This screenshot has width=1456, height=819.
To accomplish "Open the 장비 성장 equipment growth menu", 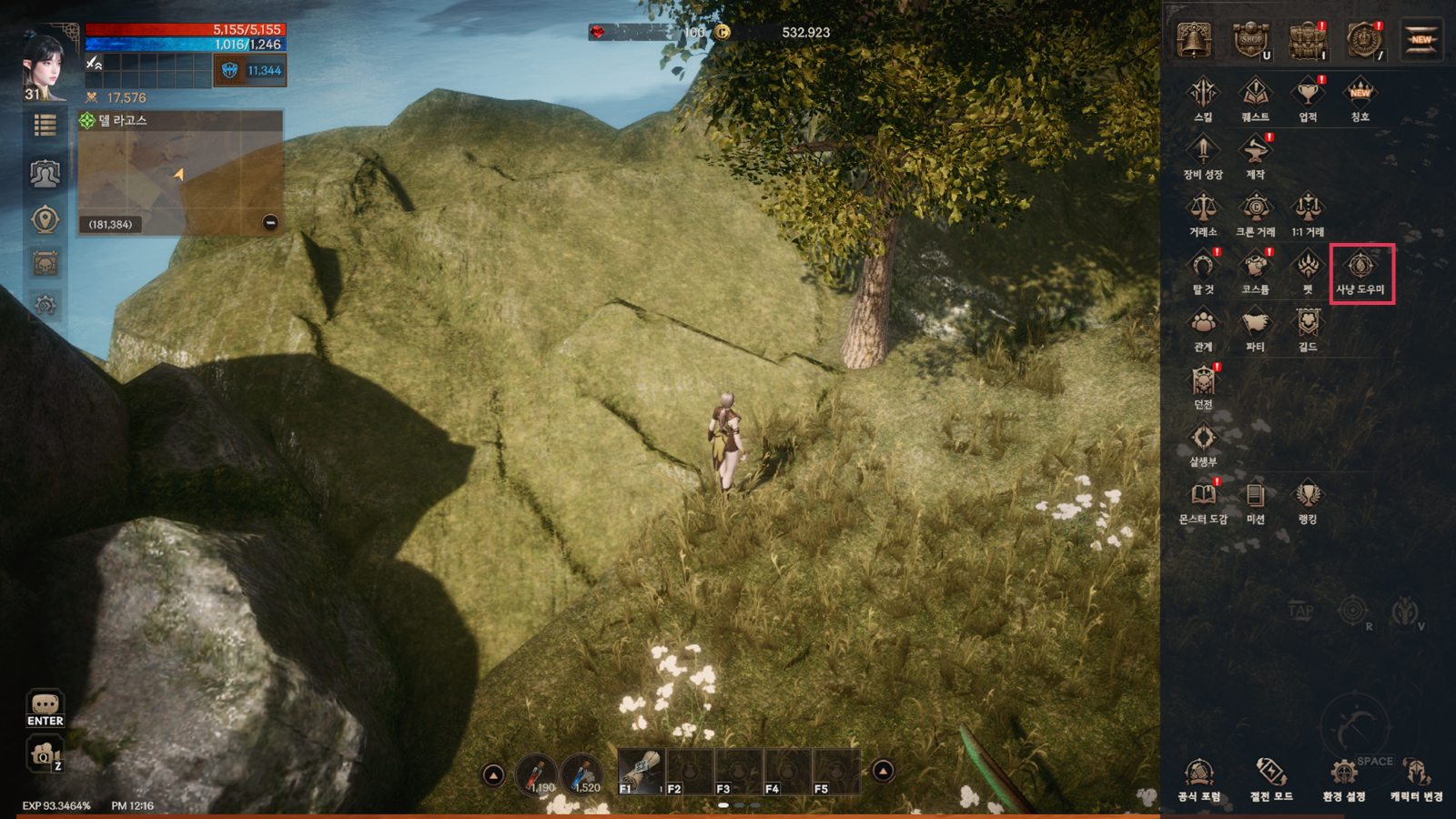I will tap(1203, 156).
